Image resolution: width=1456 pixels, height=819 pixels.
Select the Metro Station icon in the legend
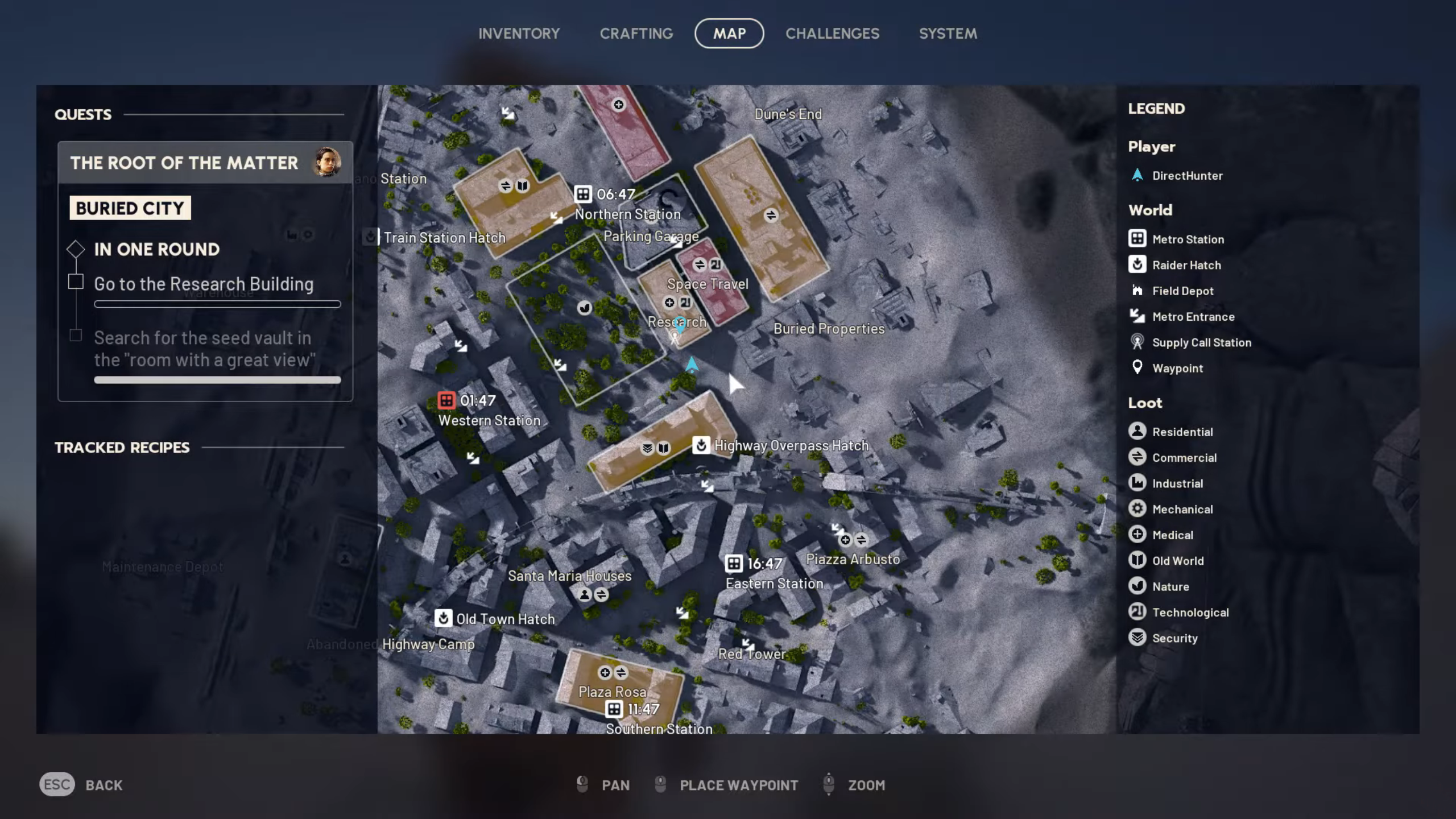pos(1137,239)
